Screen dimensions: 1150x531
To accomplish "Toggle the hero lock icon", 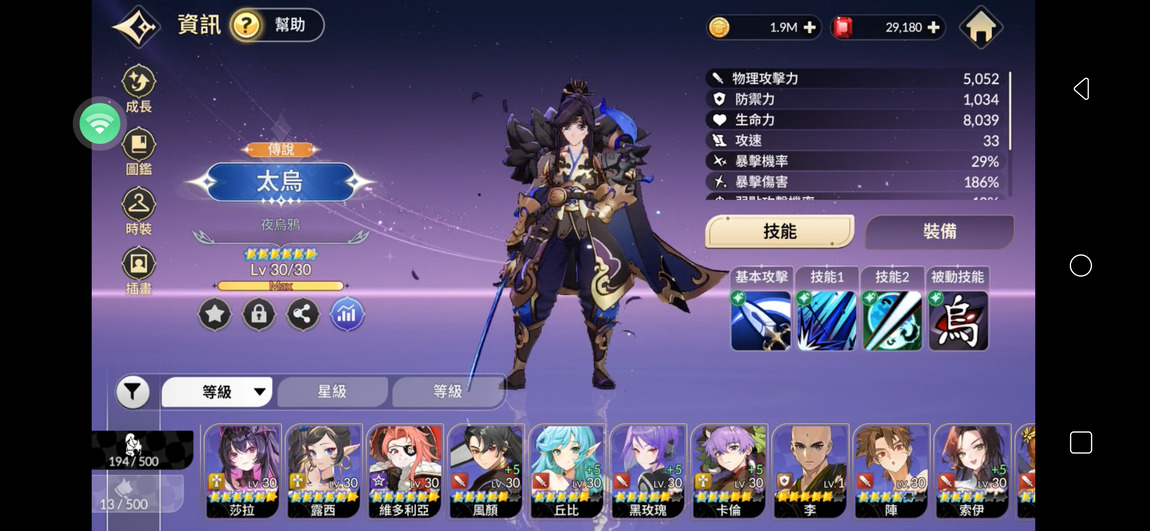I will (x=258, y=315).
